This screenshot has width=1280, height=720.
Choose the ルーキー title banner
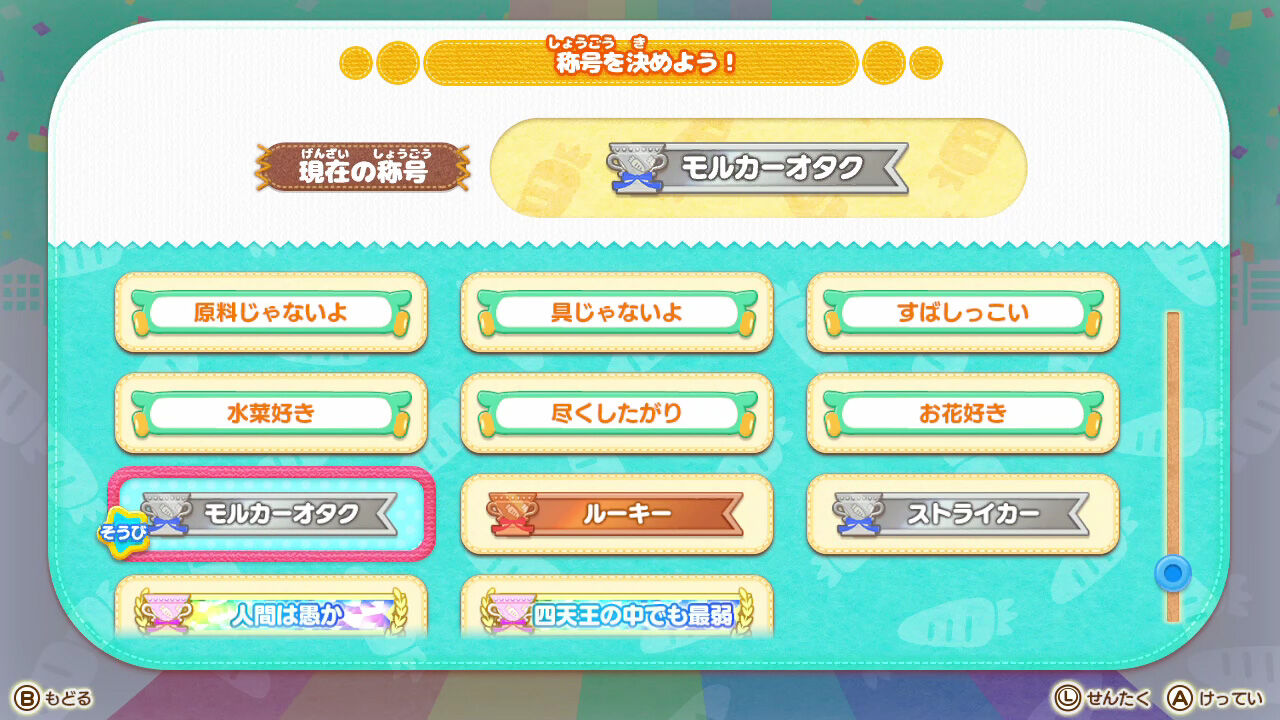616,513
